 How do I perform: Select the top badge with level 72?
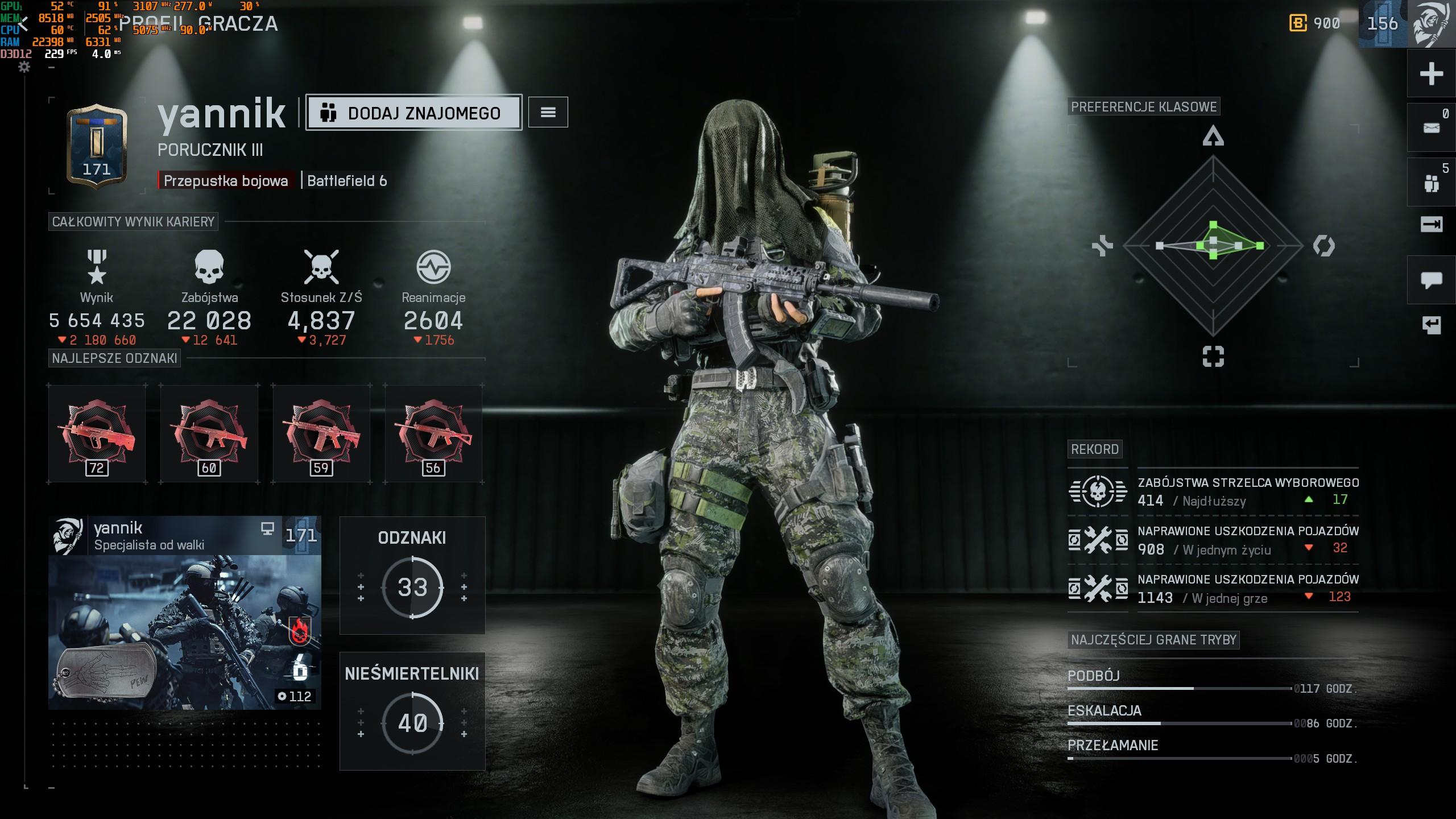[x=97, y=435]
